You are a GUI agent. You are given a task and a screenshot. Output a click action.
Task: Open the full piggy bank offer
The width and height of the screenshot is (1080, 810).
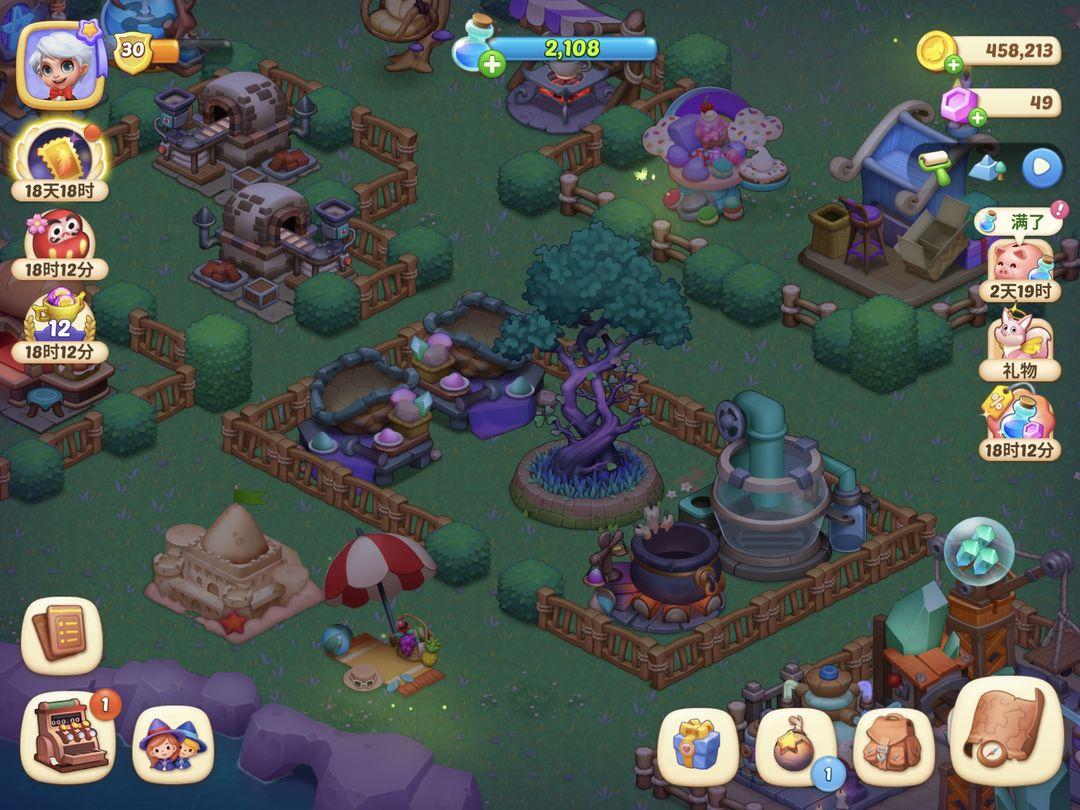coord(1020,262)
